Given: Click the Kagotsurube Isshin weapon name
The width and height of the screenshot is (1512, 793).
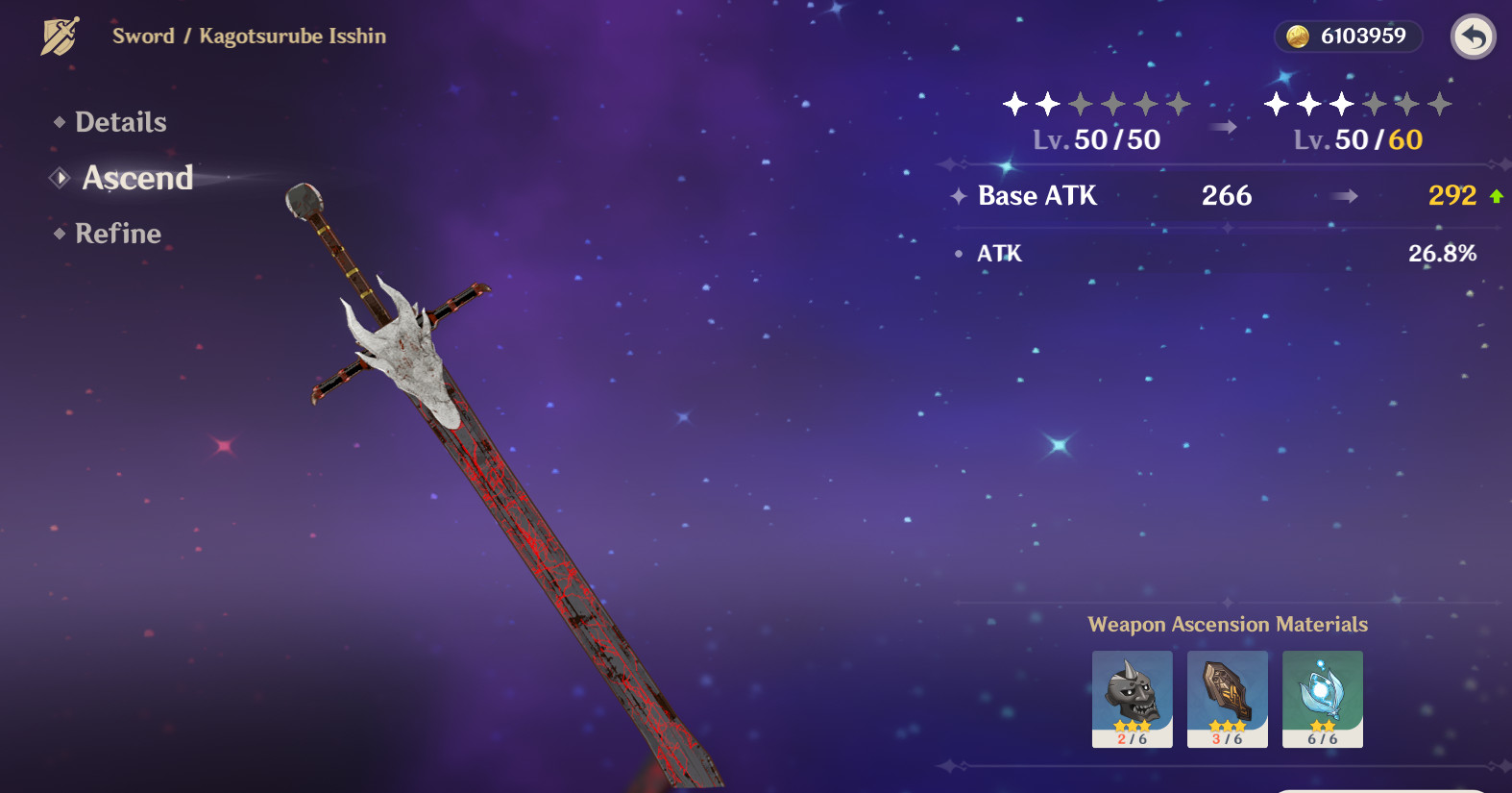Looking at the screenshot, I should (291, 37).
